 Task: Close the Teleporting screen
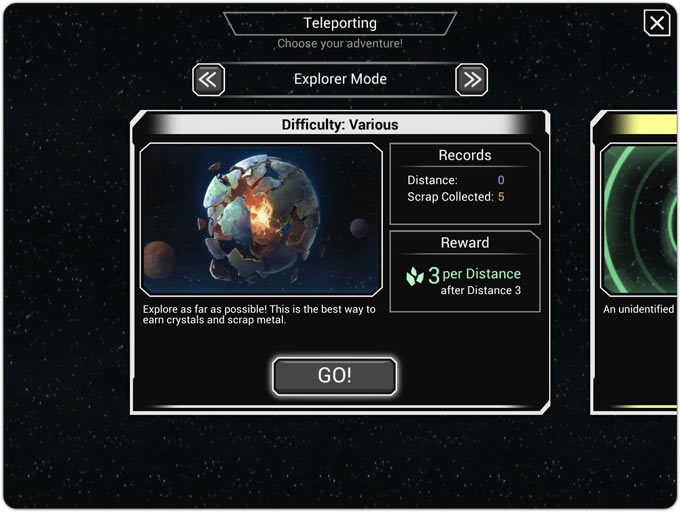tap(656, 23)
